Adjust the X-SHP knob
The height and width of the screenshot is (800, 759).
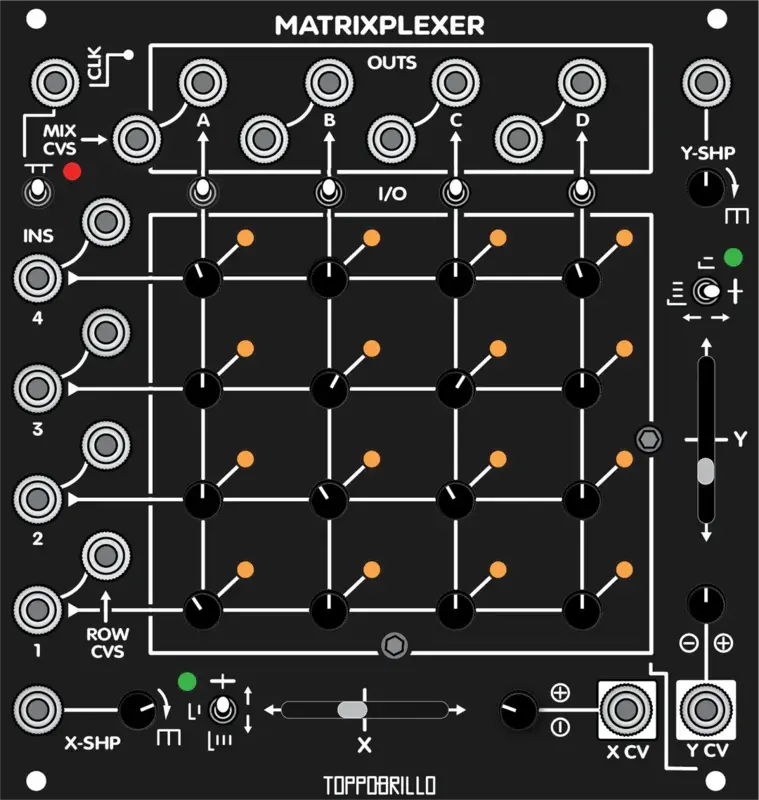click(137, 710)
